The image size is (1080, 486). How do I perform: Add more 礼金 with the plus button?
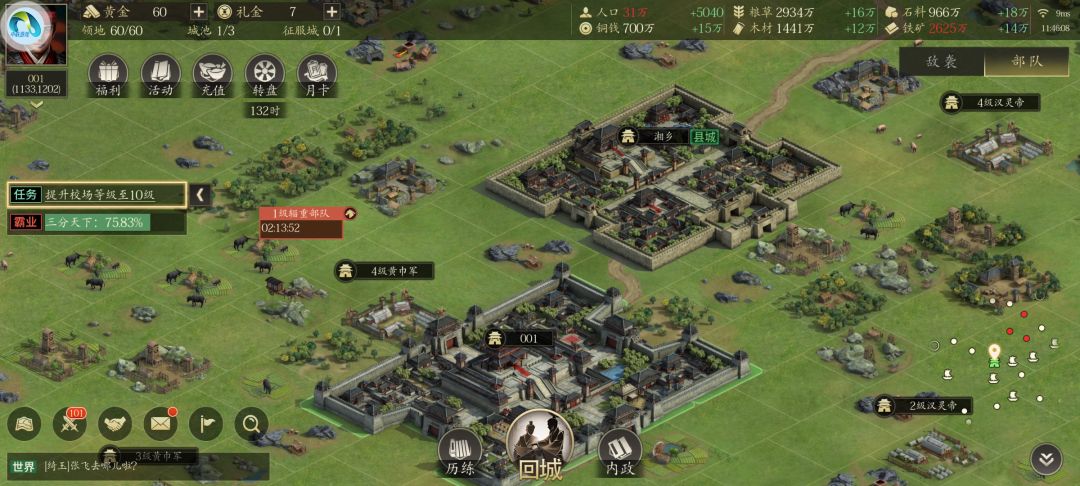332,12
